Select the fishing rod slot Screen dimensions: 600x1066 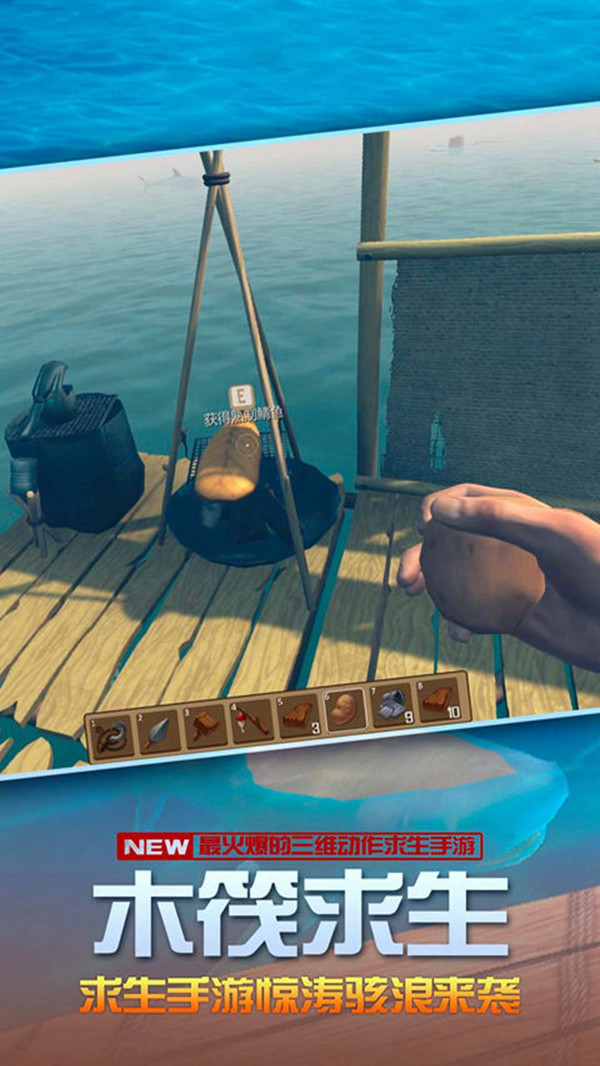(x=252, y=720)
